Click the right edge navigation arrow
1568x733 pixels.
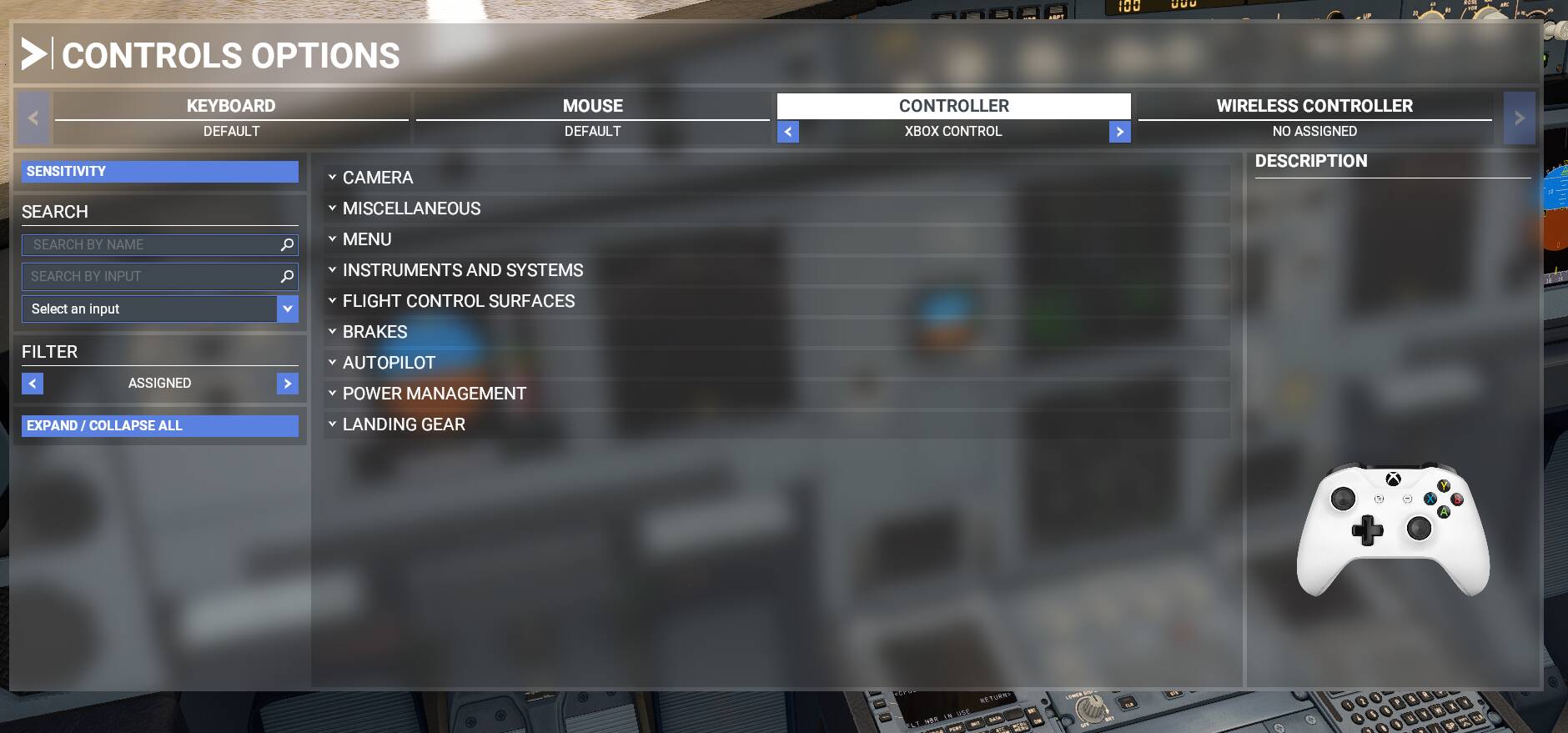[x=1520, y=117]
